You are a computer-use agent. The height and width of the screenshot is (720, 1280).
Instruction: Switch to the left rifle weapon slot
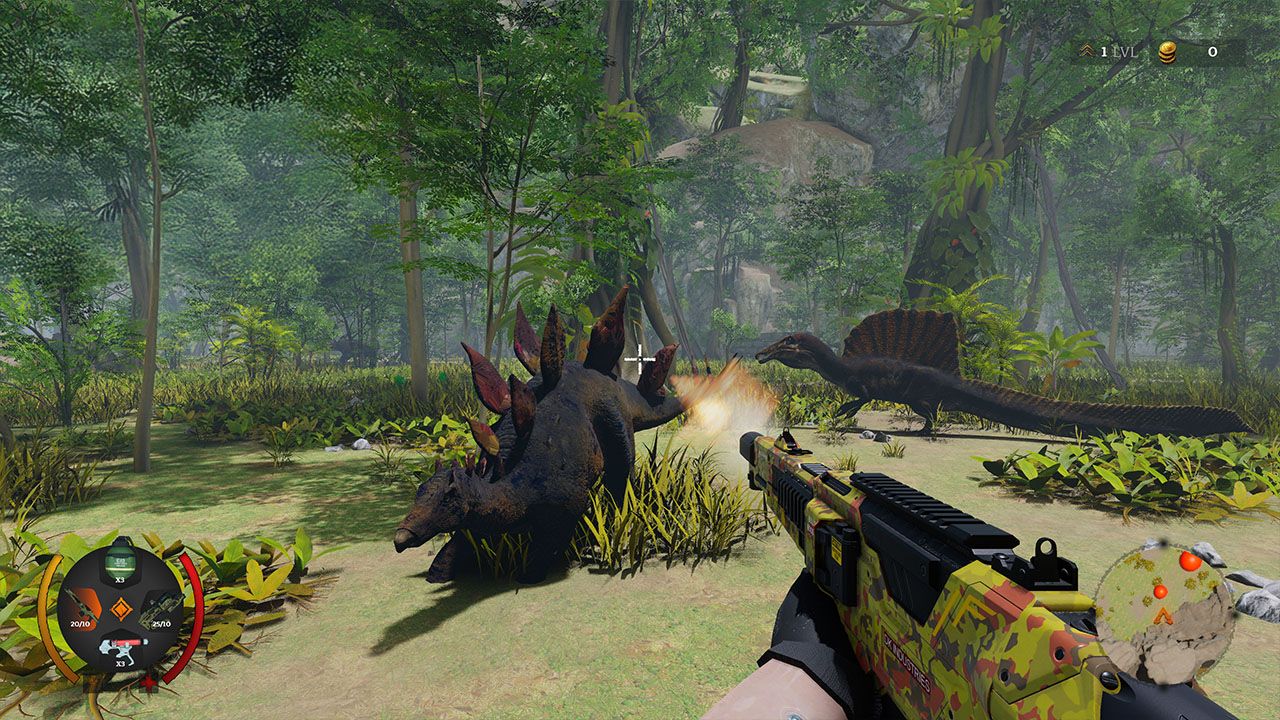[x=82, y=604]
